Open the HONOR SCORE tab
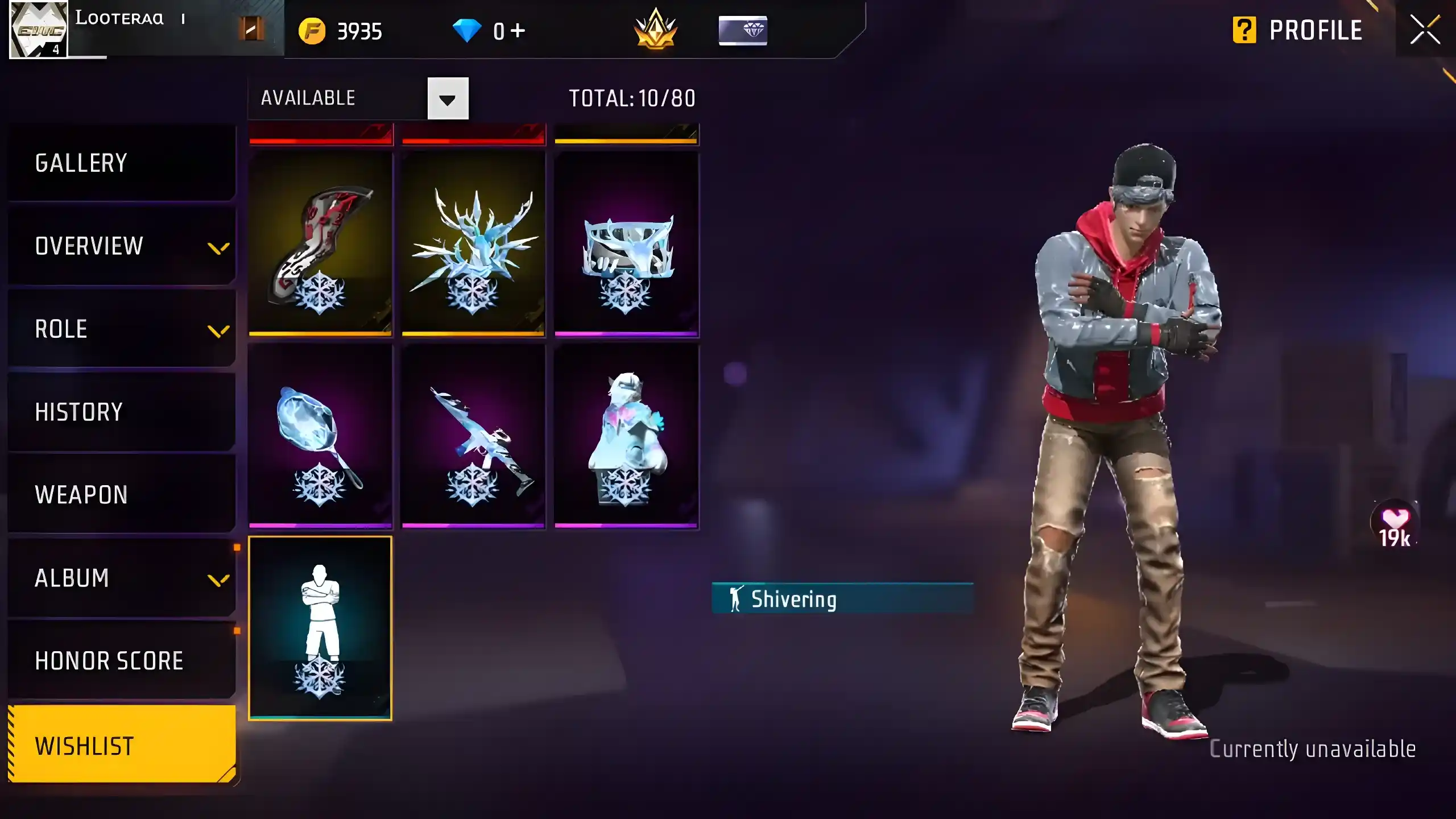 (109, 660)
